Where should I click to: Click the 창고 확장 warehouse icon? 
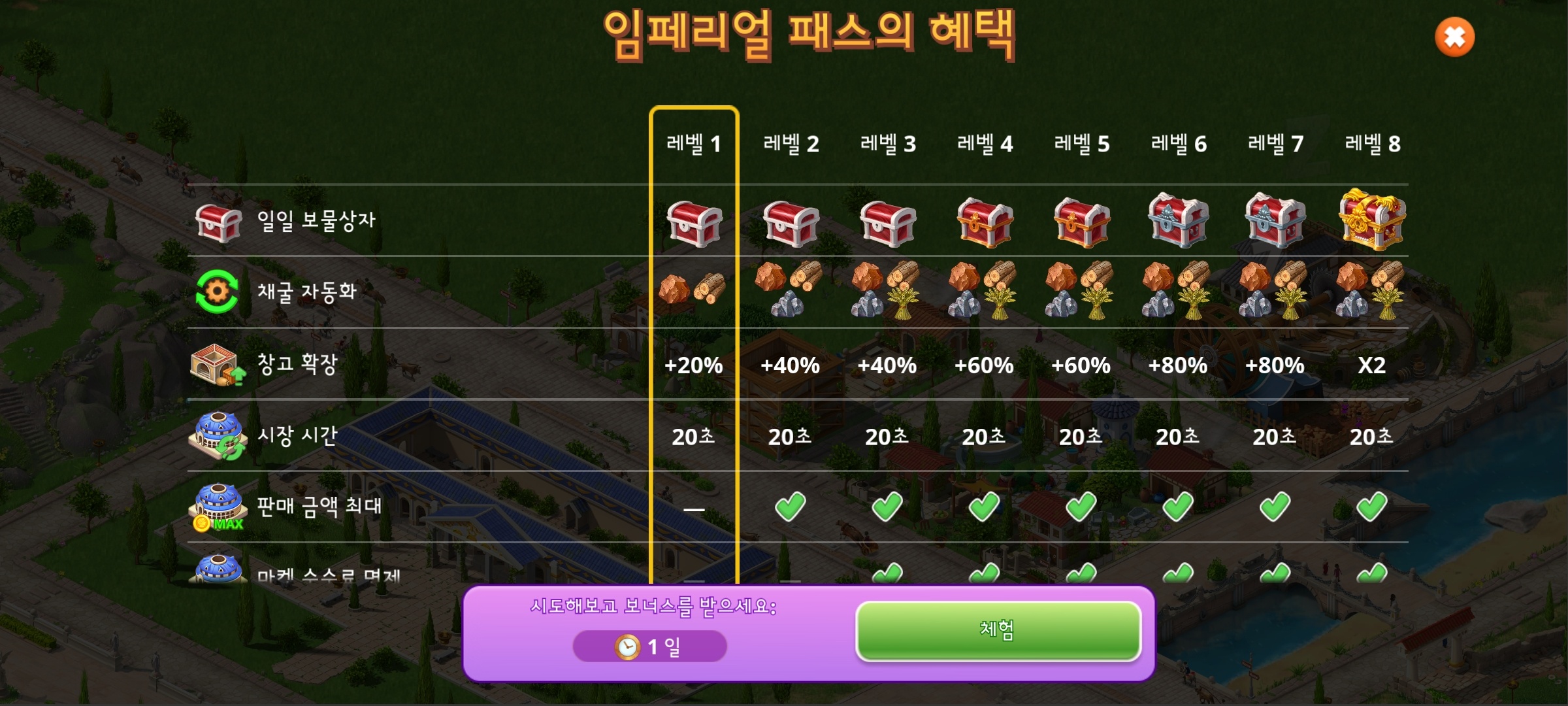[217, 366]
